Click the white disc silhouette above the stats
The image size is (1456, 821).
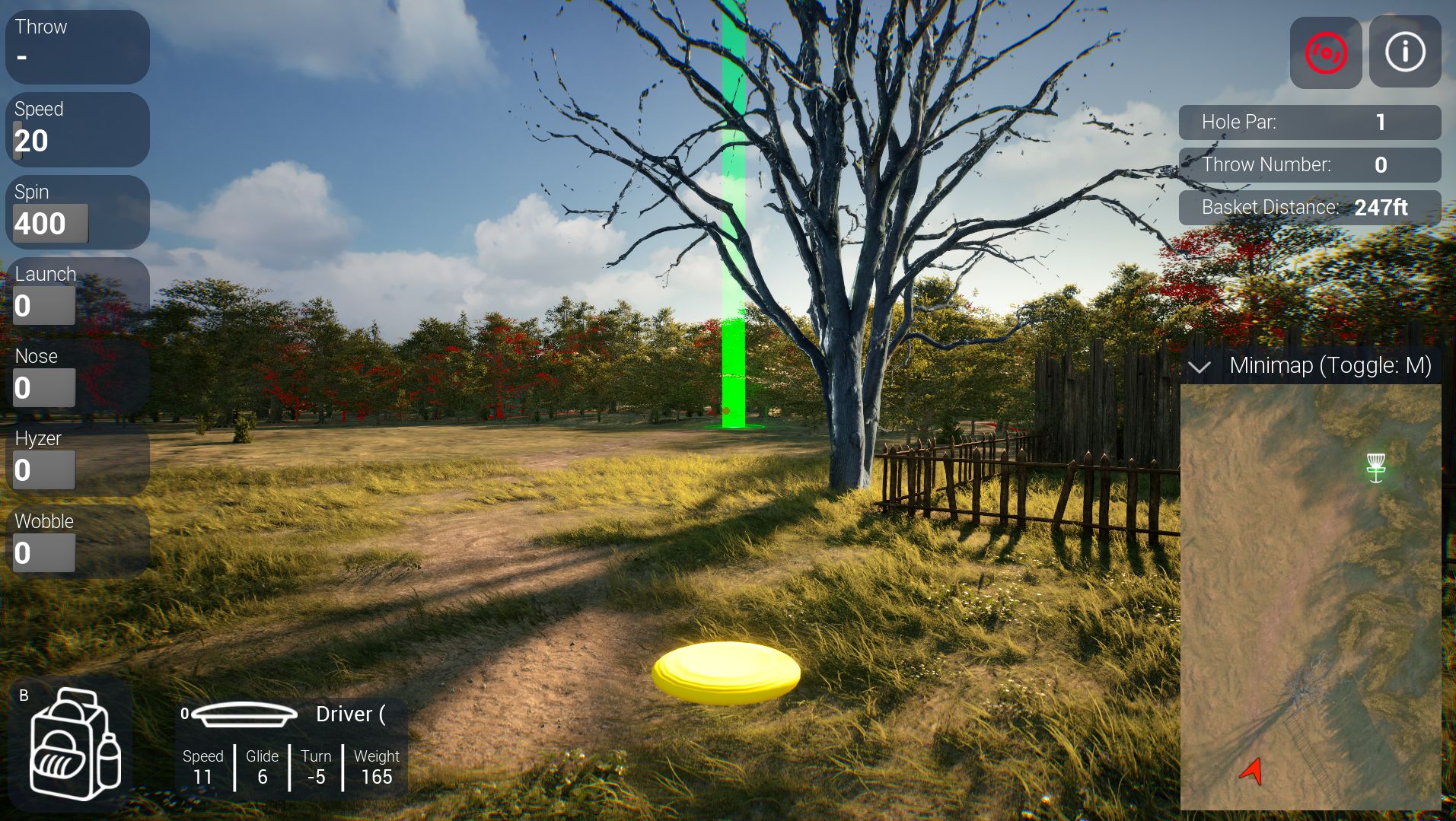(x=245, y=714)
